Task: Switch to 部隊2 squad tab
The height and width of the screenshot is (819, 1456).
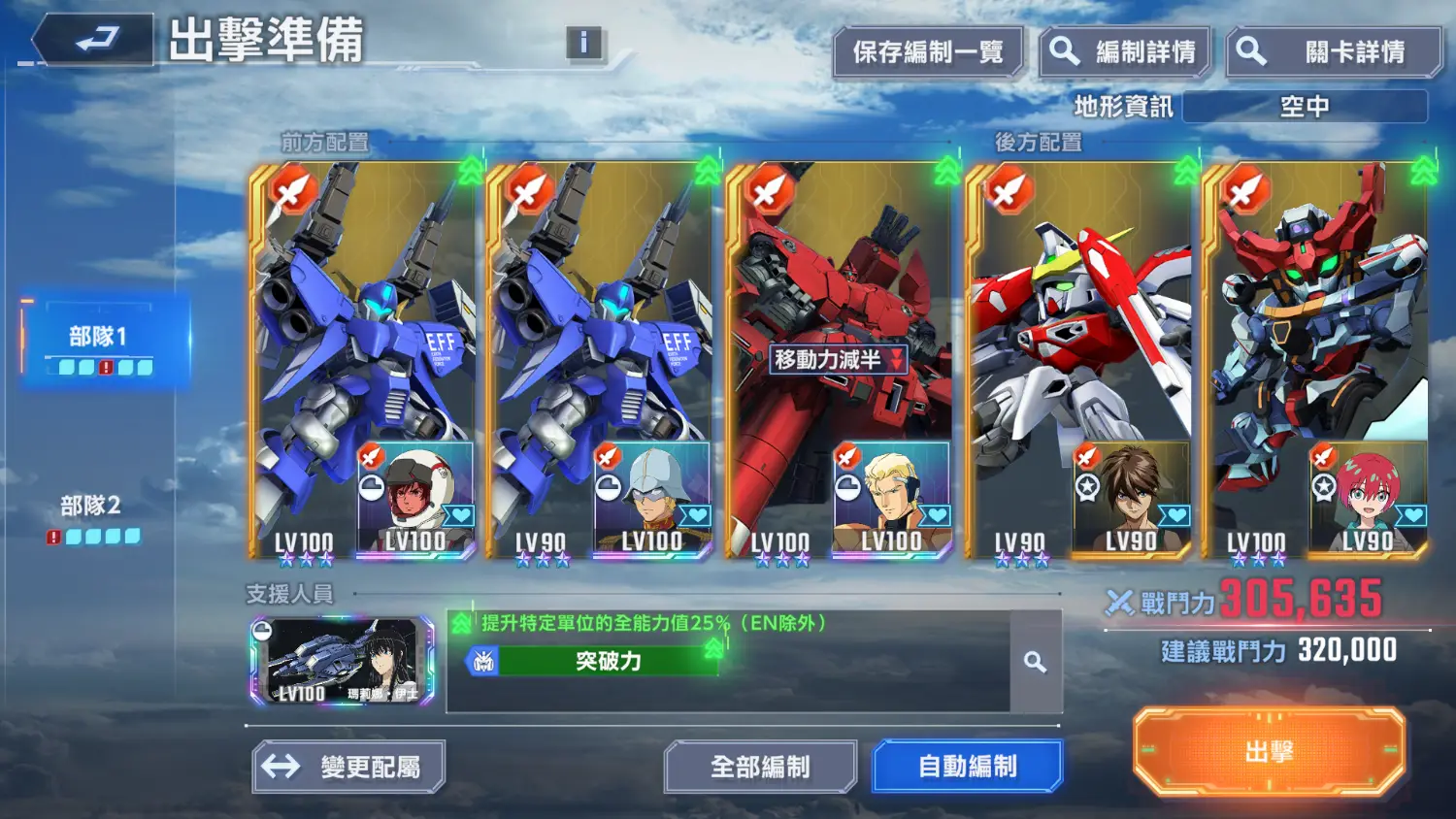Action: click(x=93, y=517)
